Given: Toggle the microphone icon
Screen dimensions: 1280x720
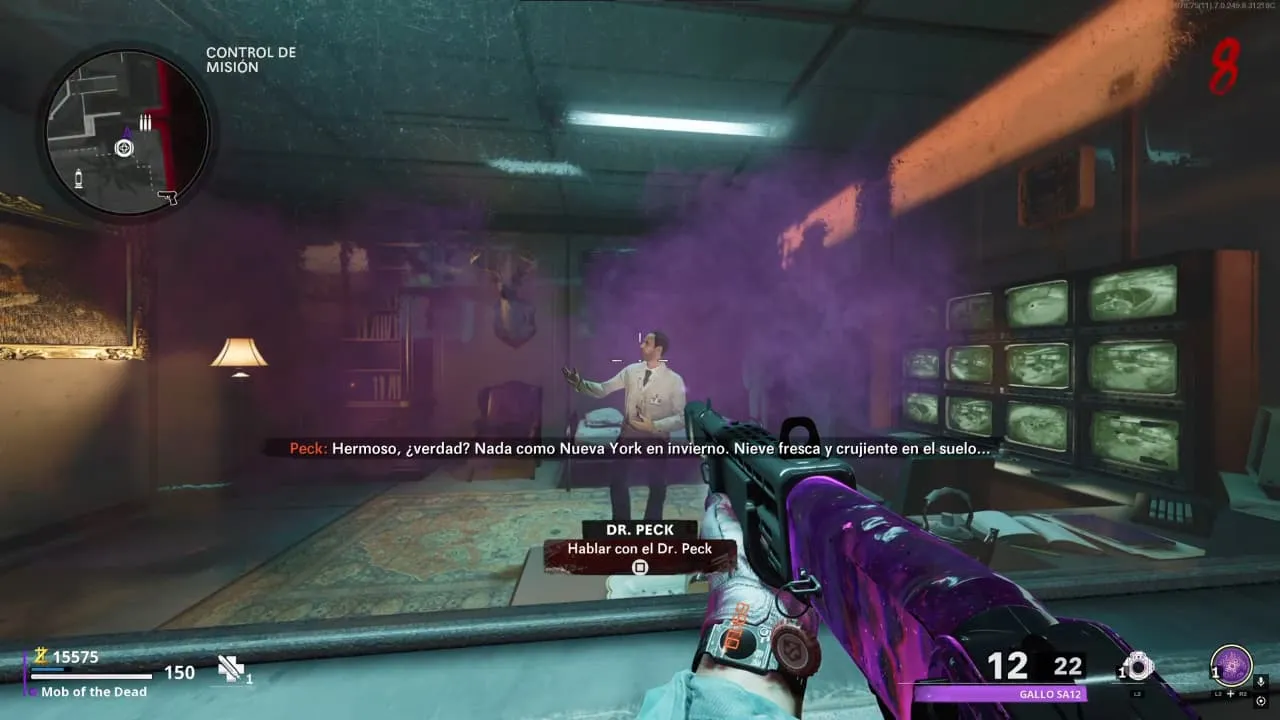Looking at the screenshot, I should click(1261, 681).
